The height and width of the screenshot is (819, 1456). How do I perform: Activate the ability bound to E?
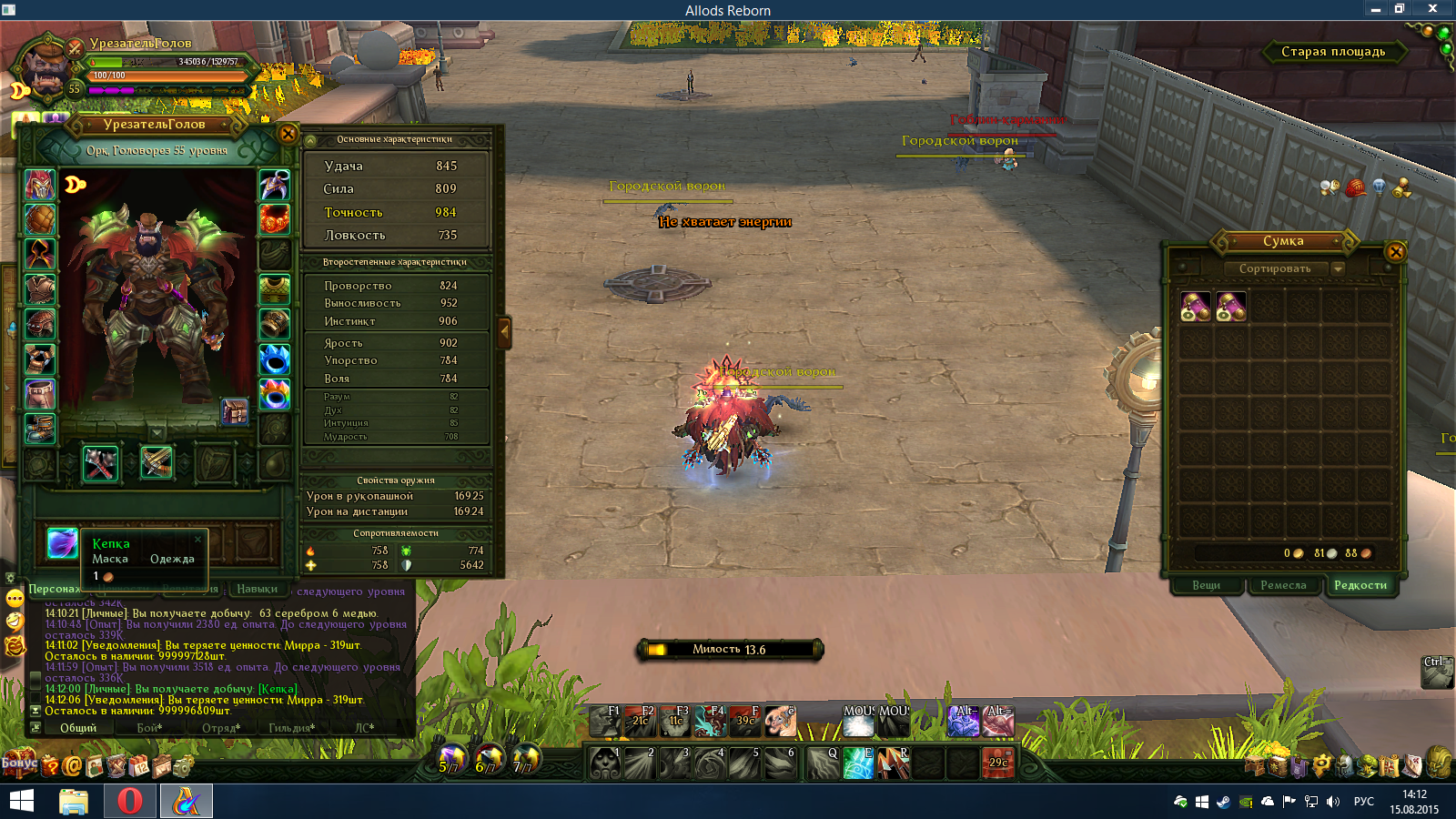click(857, 763)
